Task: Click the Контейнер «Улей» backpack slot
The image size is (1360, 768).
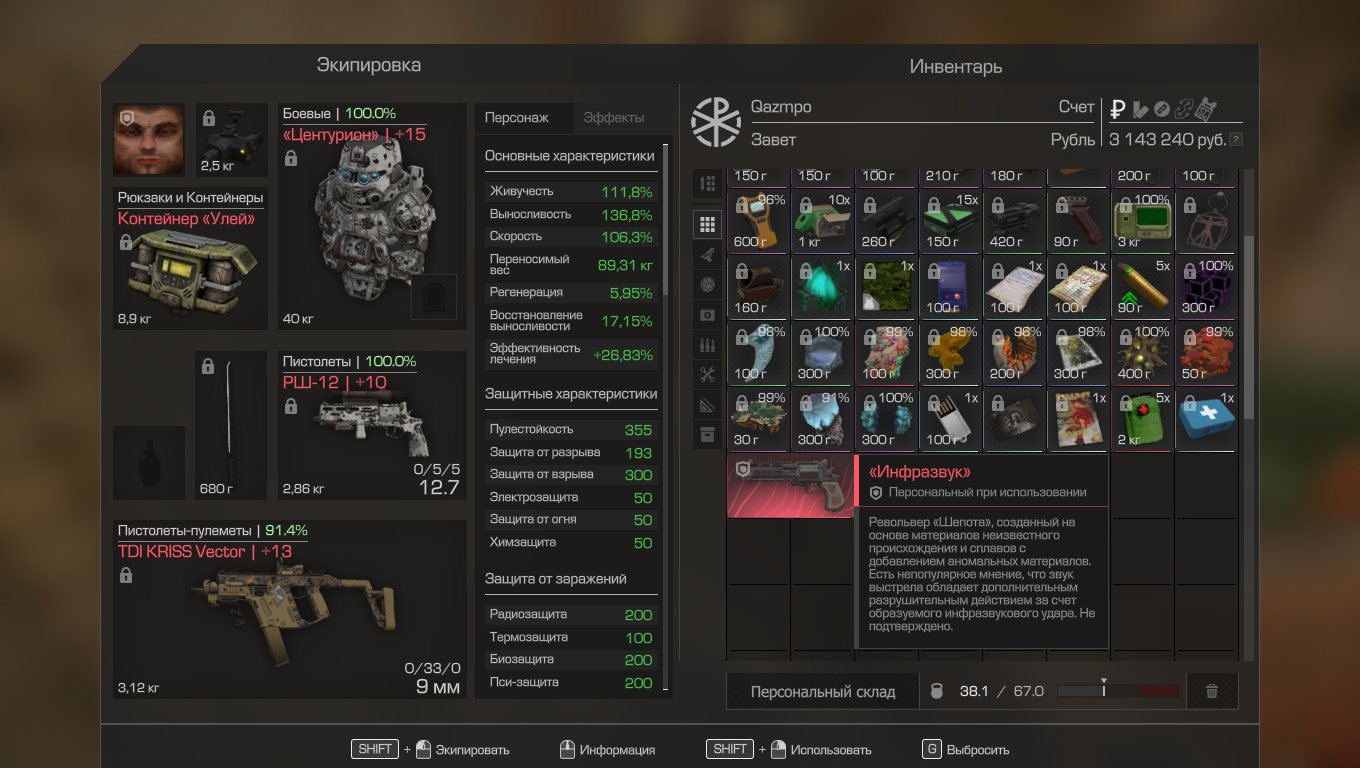Action: 190,258
